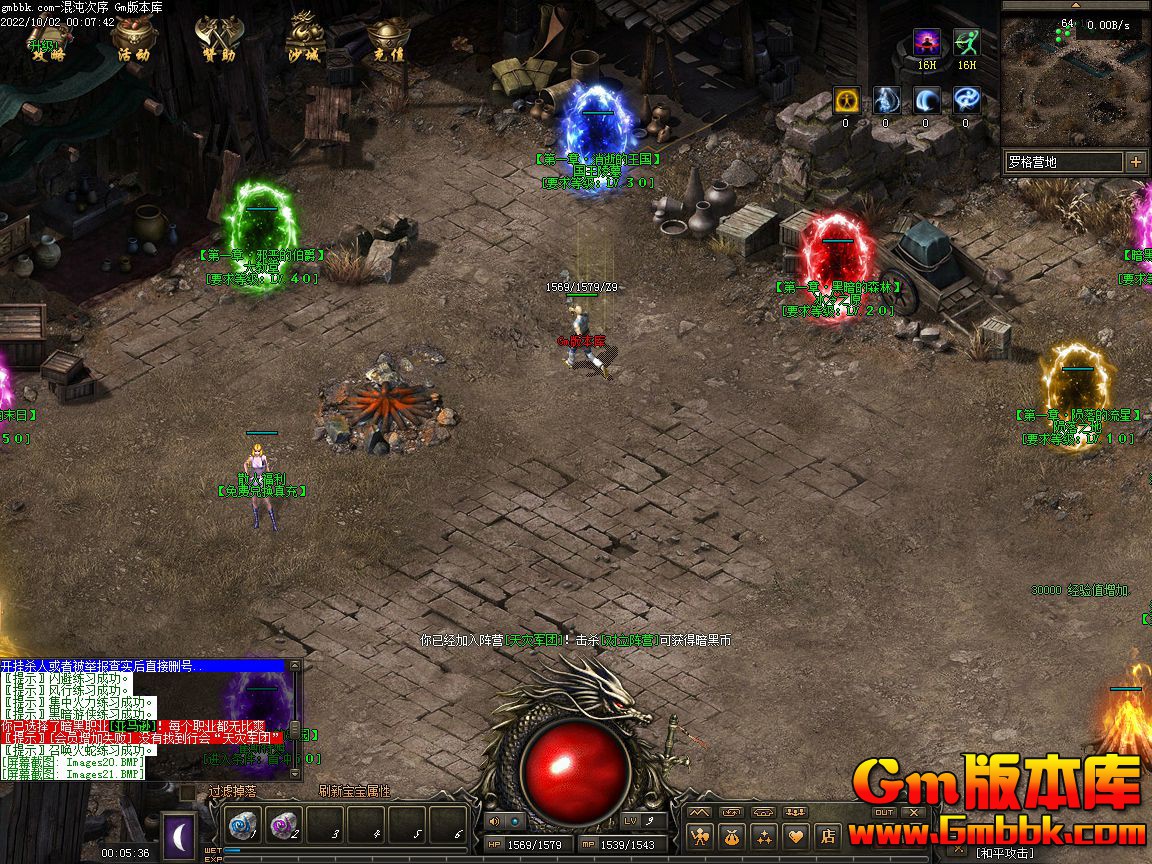Screen dimensions: 1152x864
Task: Activate the golden human figure skill
Action: coord(846,100)
